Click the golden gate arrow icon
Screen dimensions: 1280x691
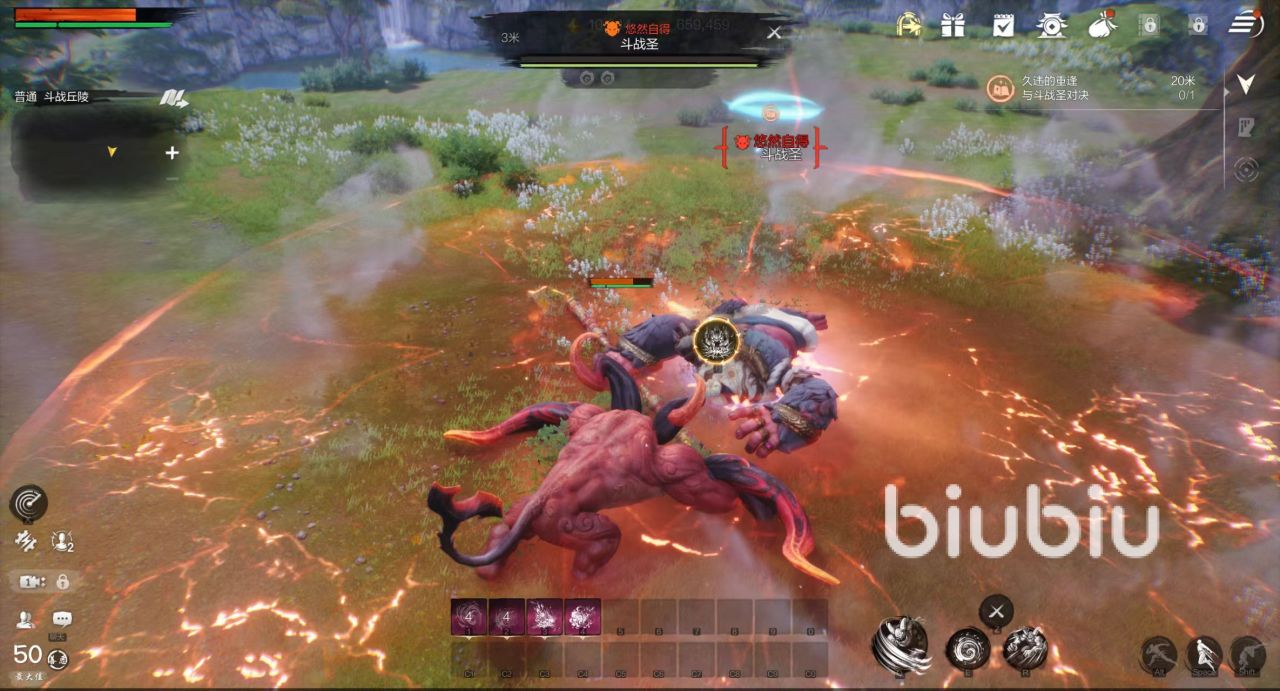[x=907, y=25]
